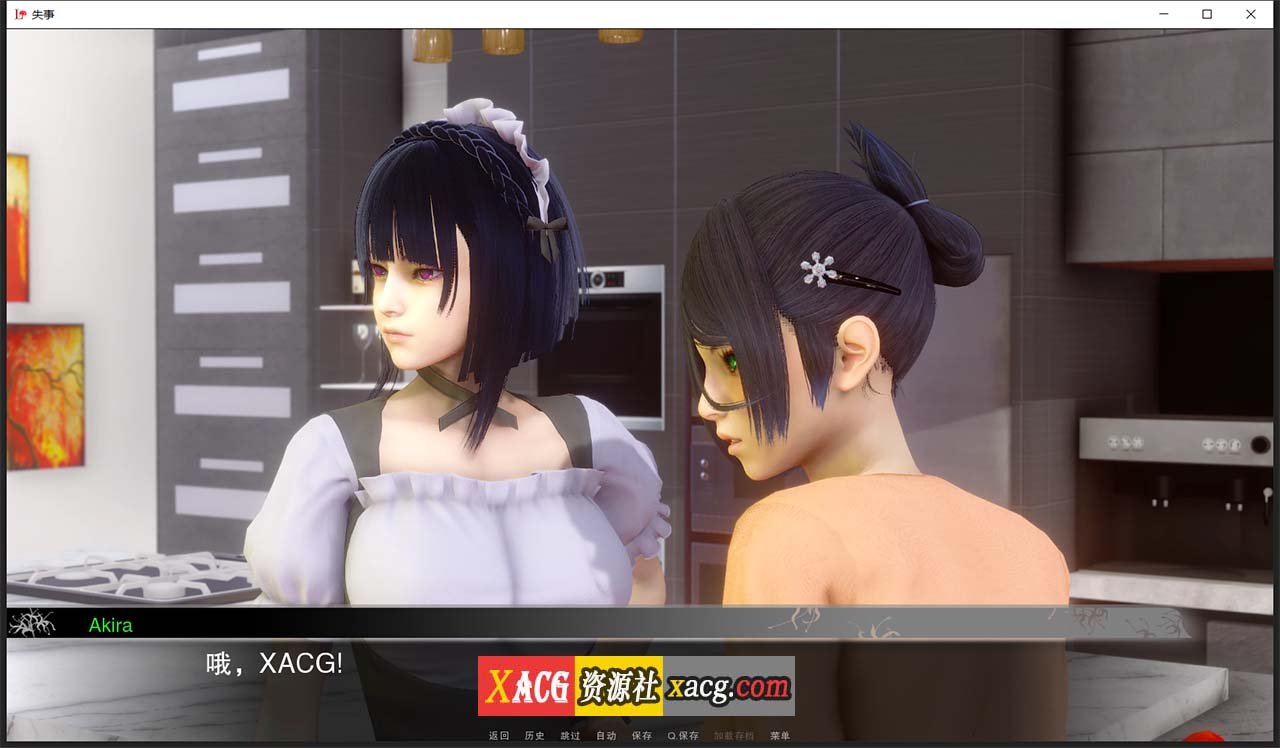The image size is (1280, 748).
Task: Open the 菜单 game menu
Action: tap(779, 735)
